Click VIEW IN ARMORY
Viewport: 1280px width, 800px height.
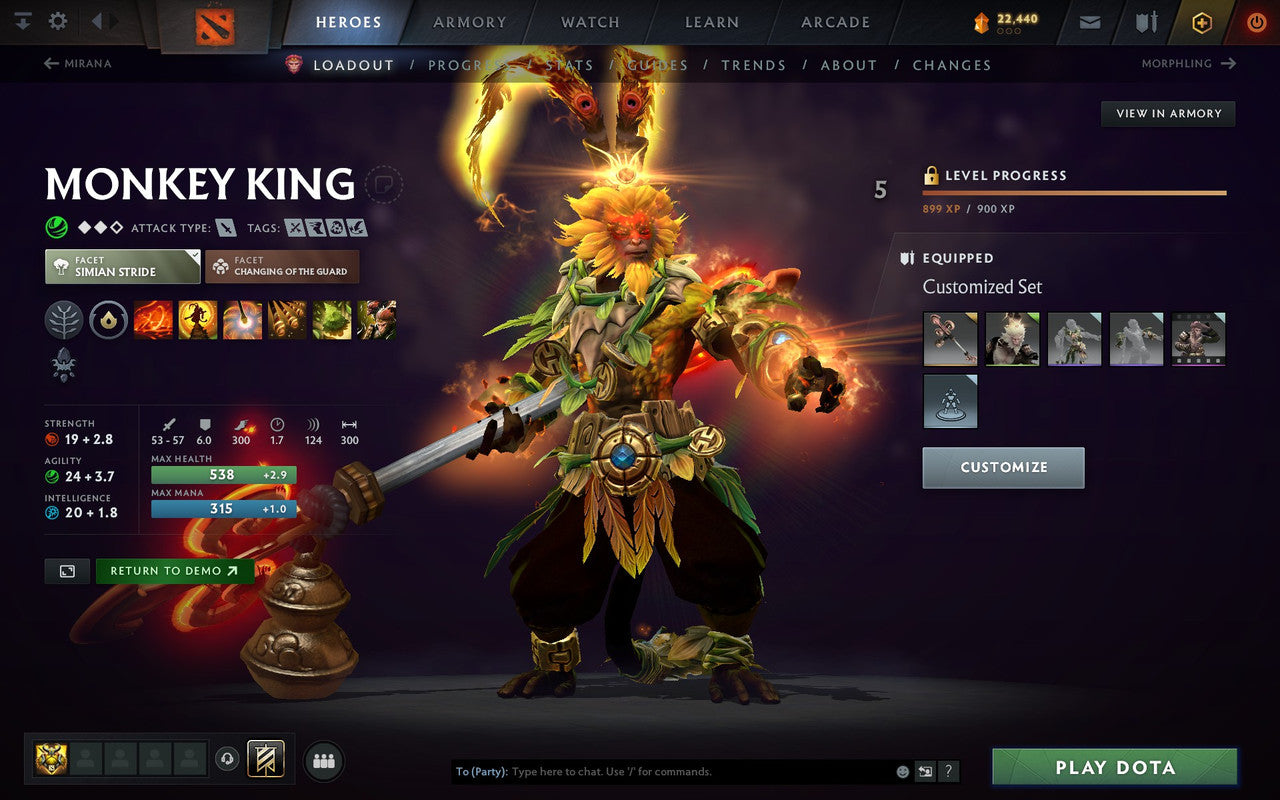click(1167, 113)
